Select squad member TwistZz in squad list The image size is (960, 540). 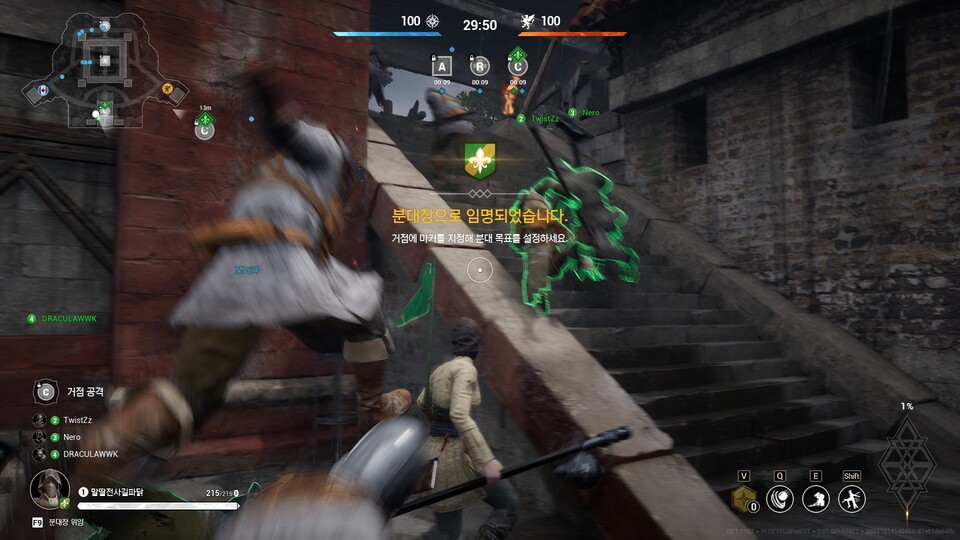point(76,420)
